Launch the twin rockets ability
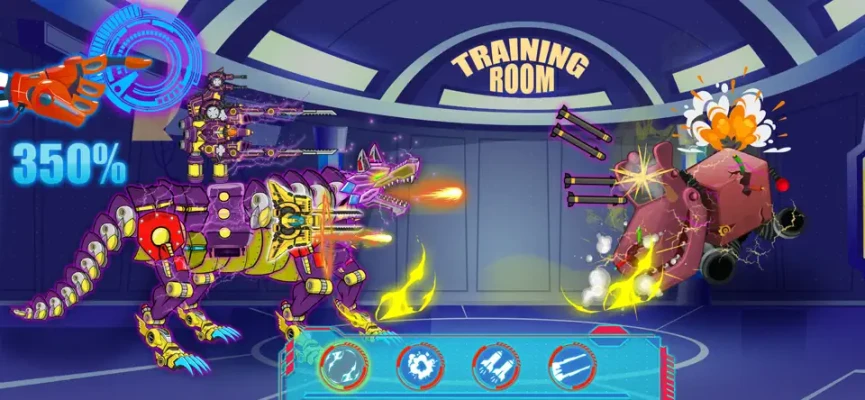This screenshot has height=400, width=865. (495, 367)
